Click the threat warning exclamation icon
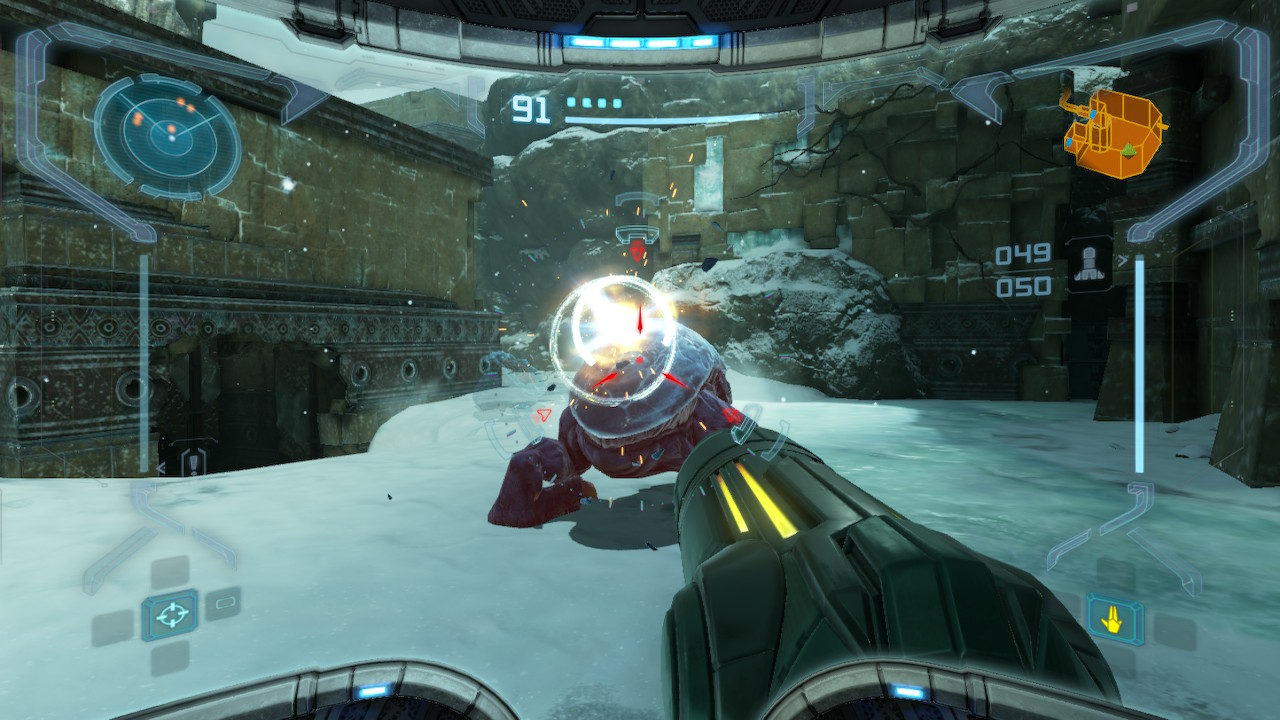The height and width of the screenshot is (720, 1280). pos(193,462)
